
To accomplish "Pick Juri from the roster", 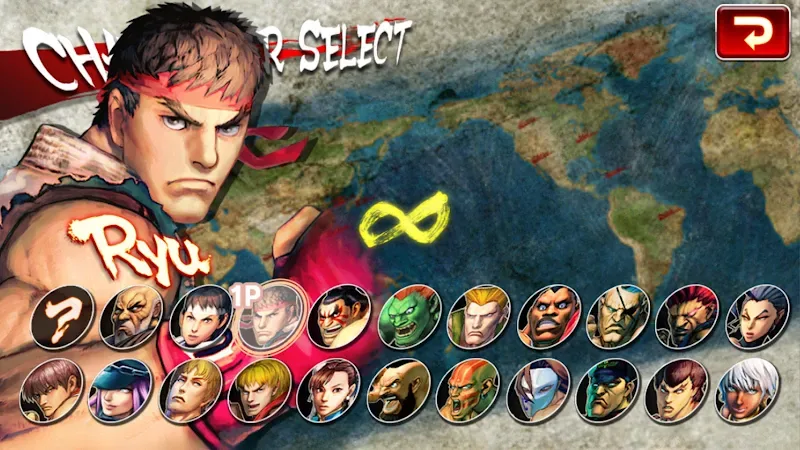I will 754,316.
